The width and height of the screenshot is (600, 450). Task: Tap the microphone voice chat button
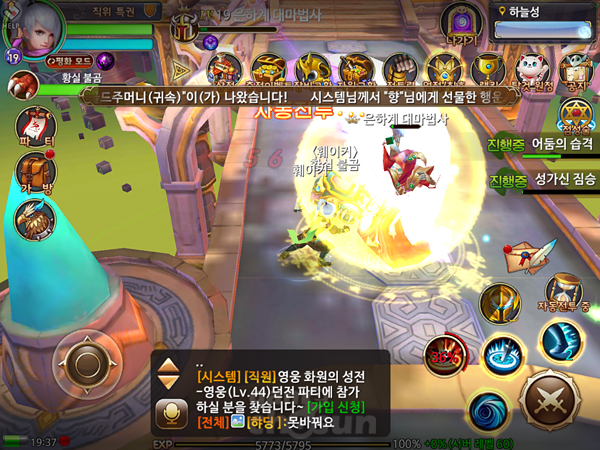168,412
